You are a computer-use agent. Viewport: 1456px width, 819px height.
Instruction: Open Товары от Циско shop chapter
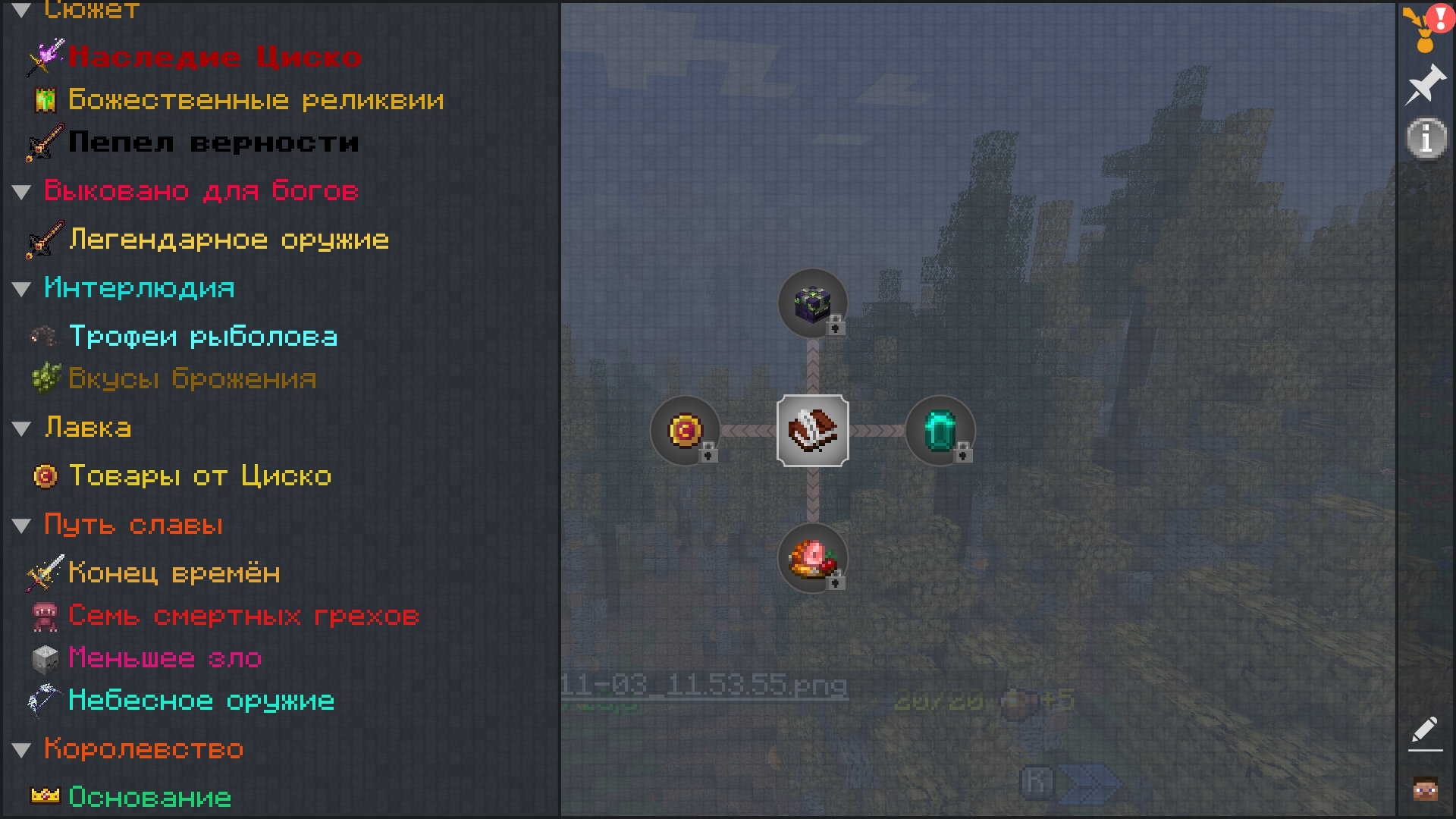coord(199,476)
